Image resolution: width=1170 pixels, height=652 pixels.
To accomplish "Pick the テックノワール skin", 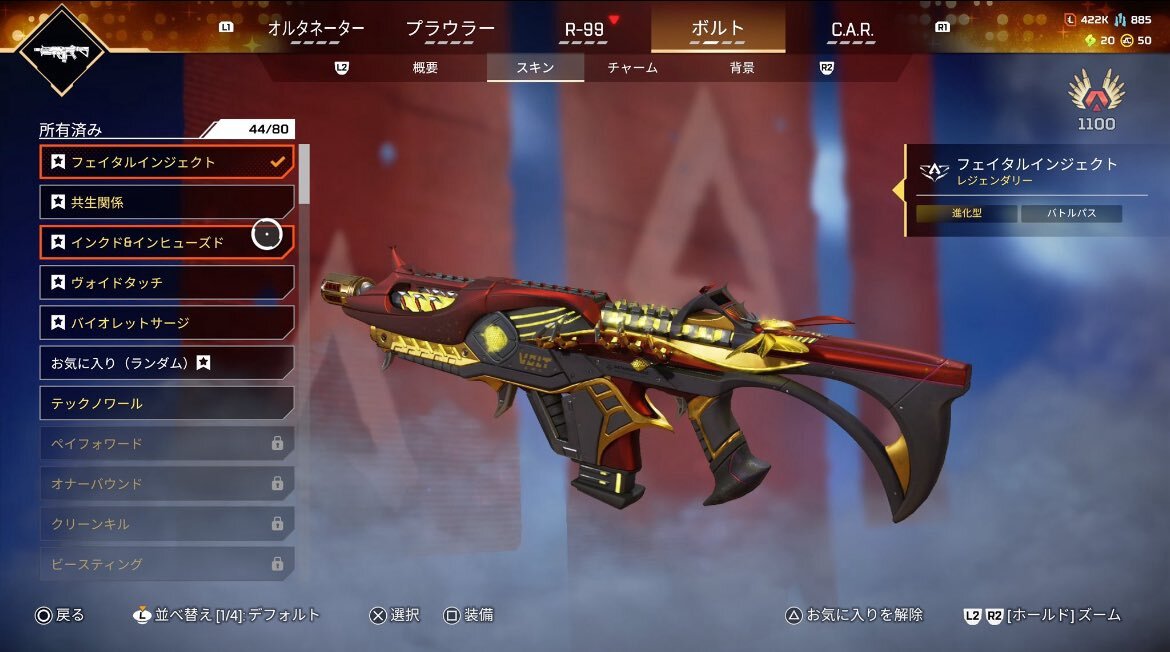I will click(x=167, y=403).
